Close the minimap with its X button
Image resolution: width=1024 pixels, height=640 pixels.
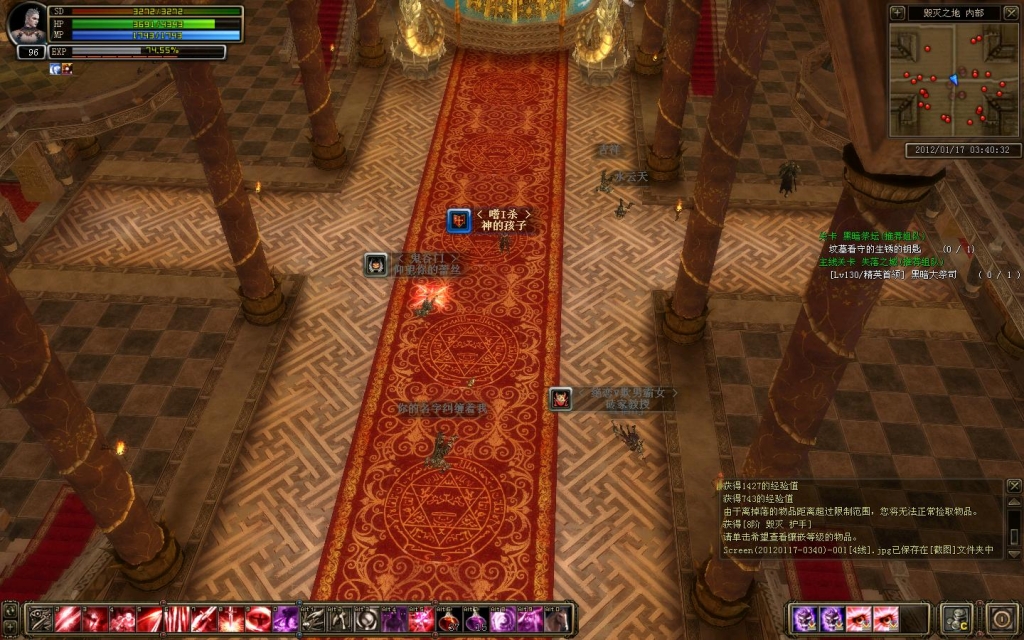[x=1009, y=13]
